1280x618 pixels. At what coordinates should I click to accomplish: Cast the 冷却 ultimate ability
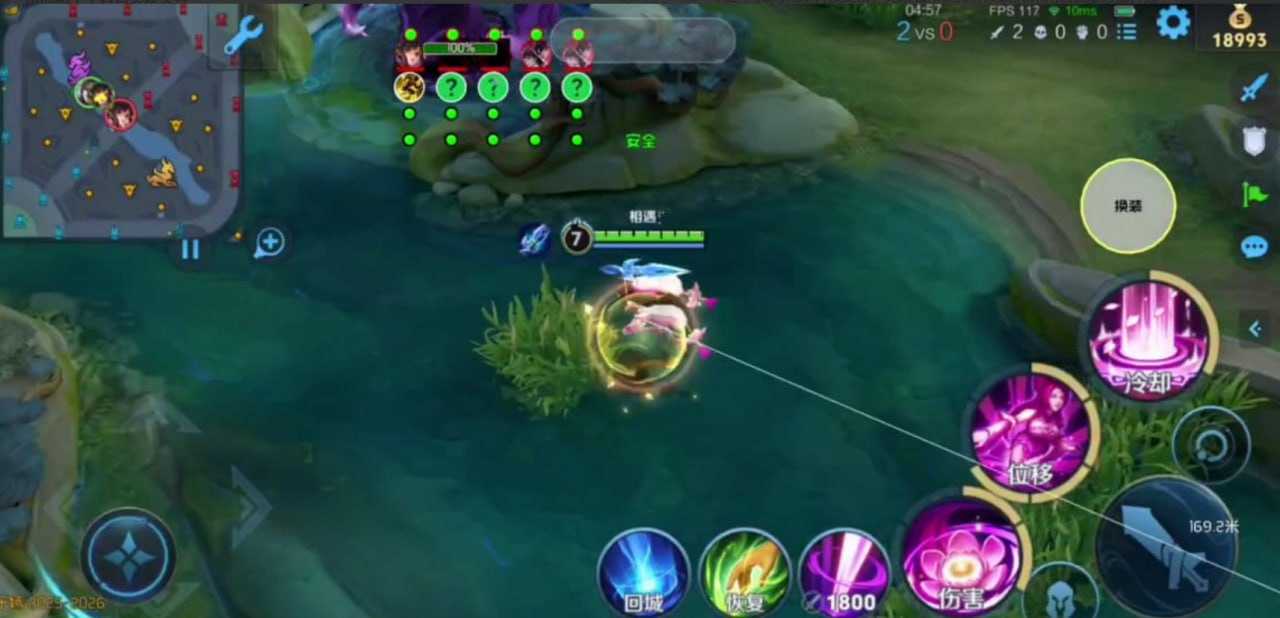pos(1148,338)
